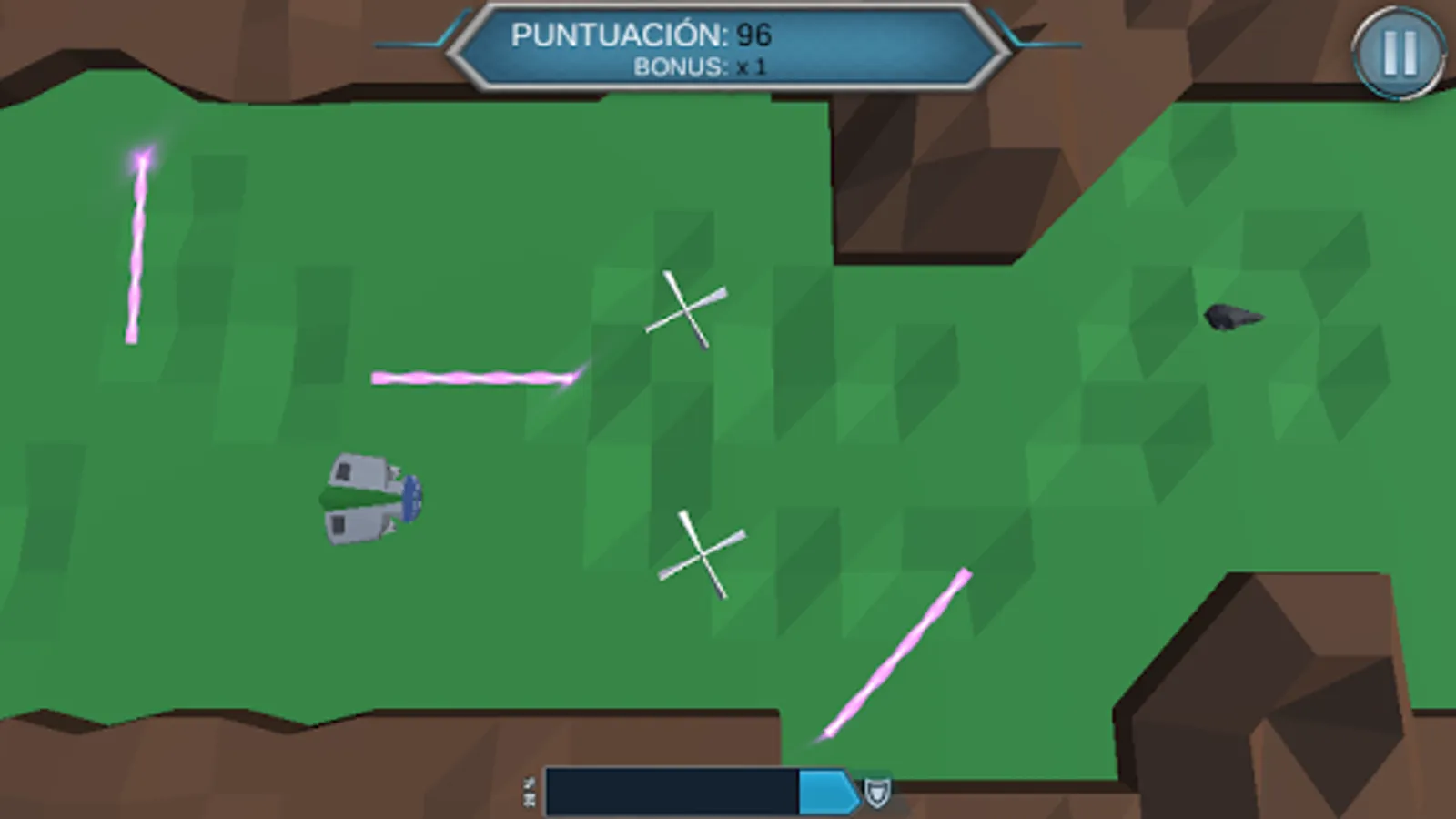Tap the upper spinning cross obstacle
Screen dimensions: 1456x819
click(684, 309)
